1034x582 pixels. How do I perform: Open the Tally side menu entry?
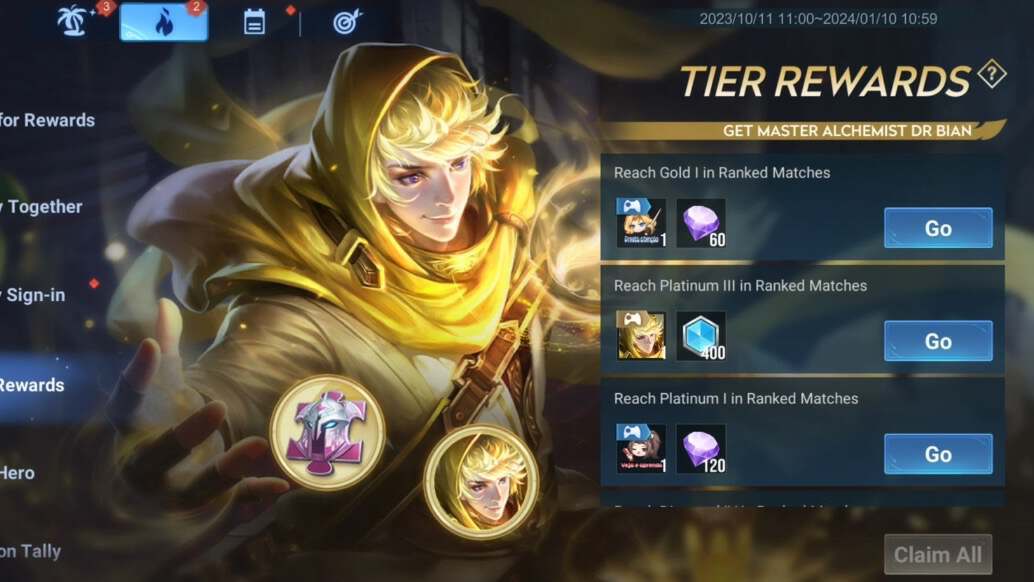tap(30, 550)
